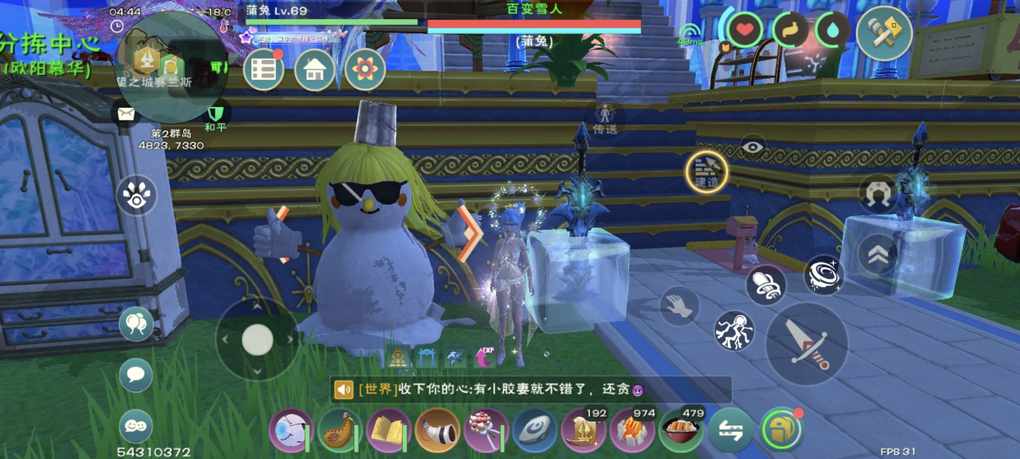Open the list menu icon
The image size is (1020, 459).
coord(264,69)
